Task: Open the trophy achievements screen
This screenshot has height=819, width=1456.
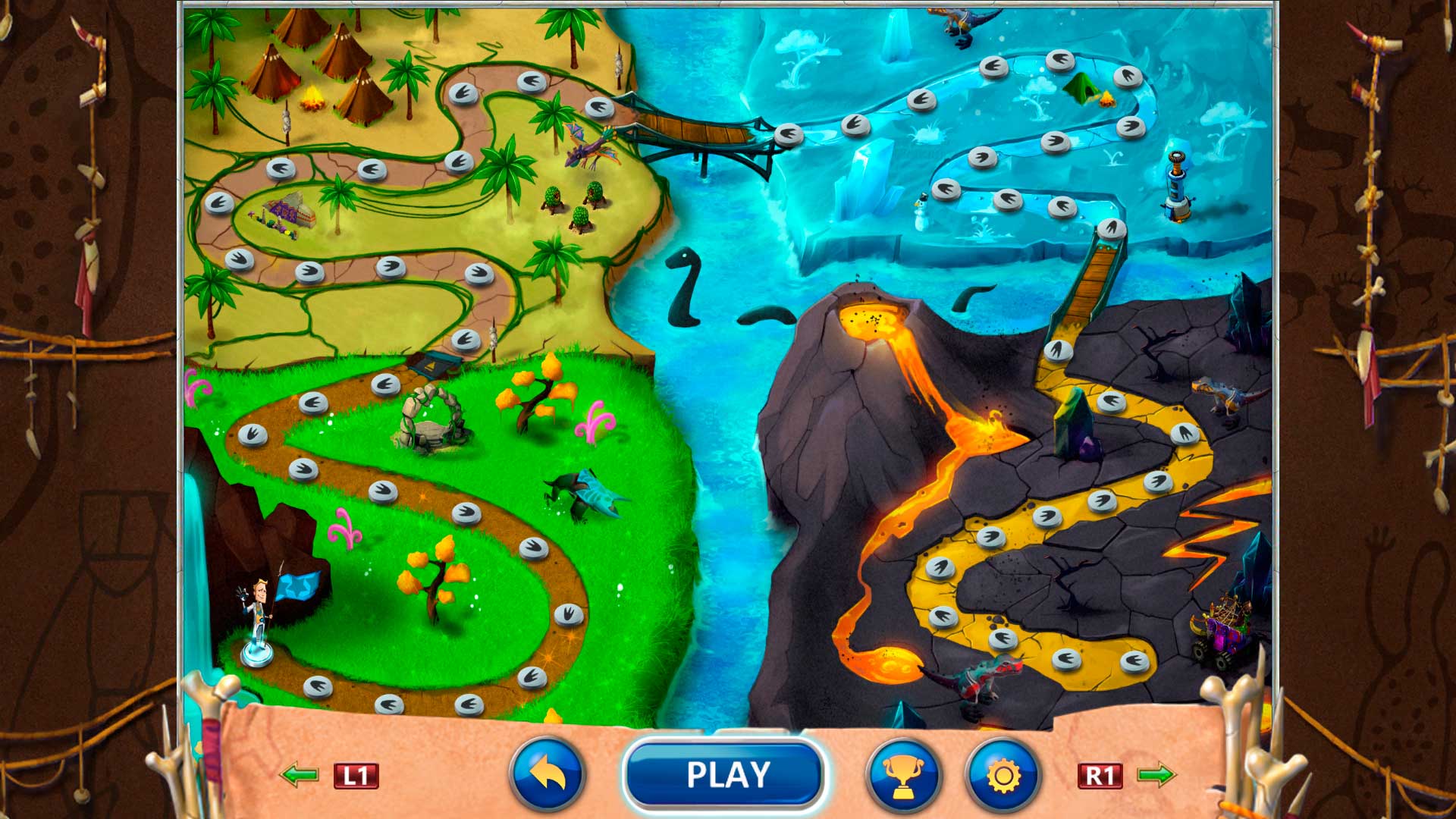Action: coord(904,774)
